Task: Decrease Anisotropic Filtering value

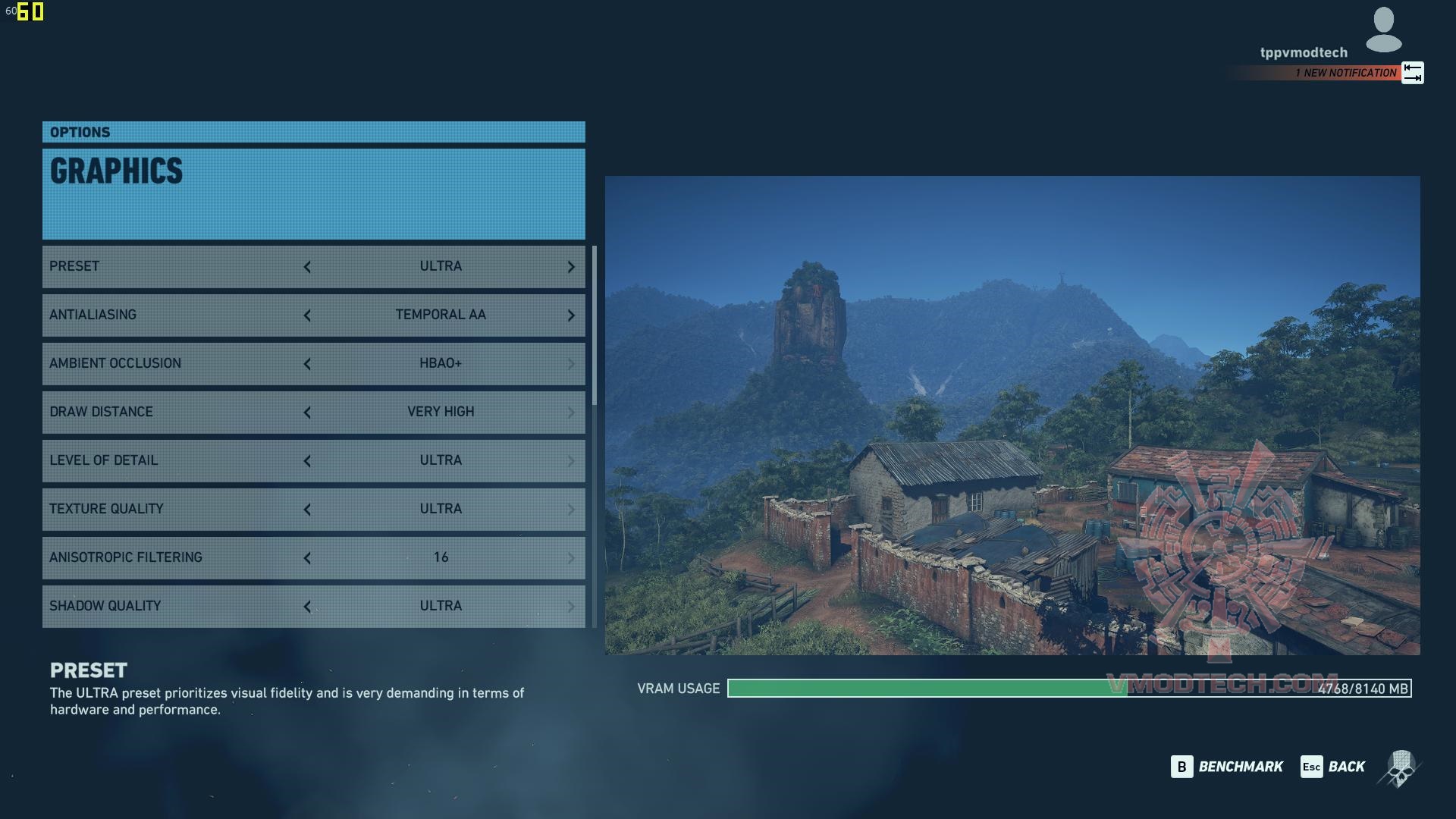Action: click(x=307, y=558)
